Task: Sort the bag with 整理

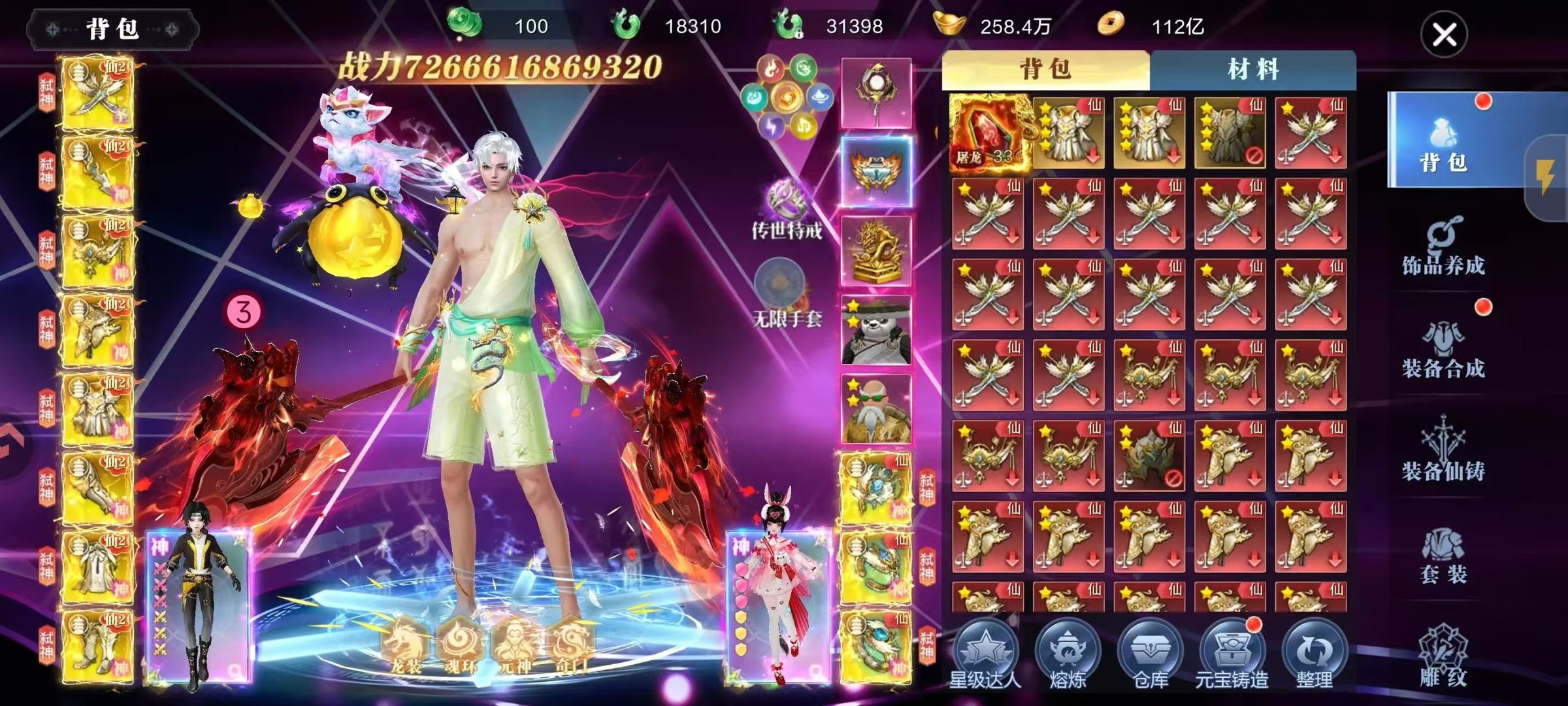Action: (1314, 654)
